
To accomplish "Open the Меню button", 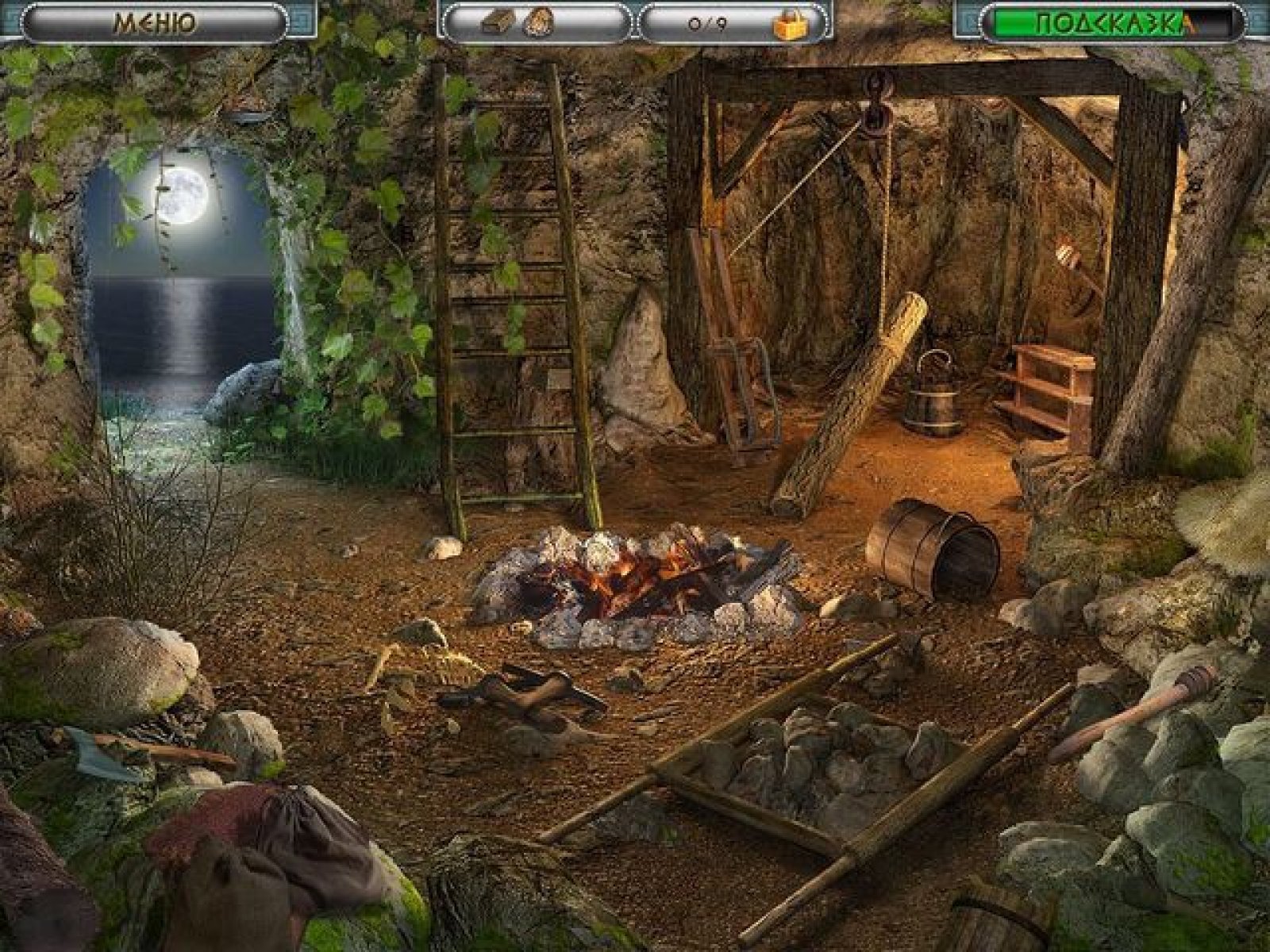I will 155,22.
